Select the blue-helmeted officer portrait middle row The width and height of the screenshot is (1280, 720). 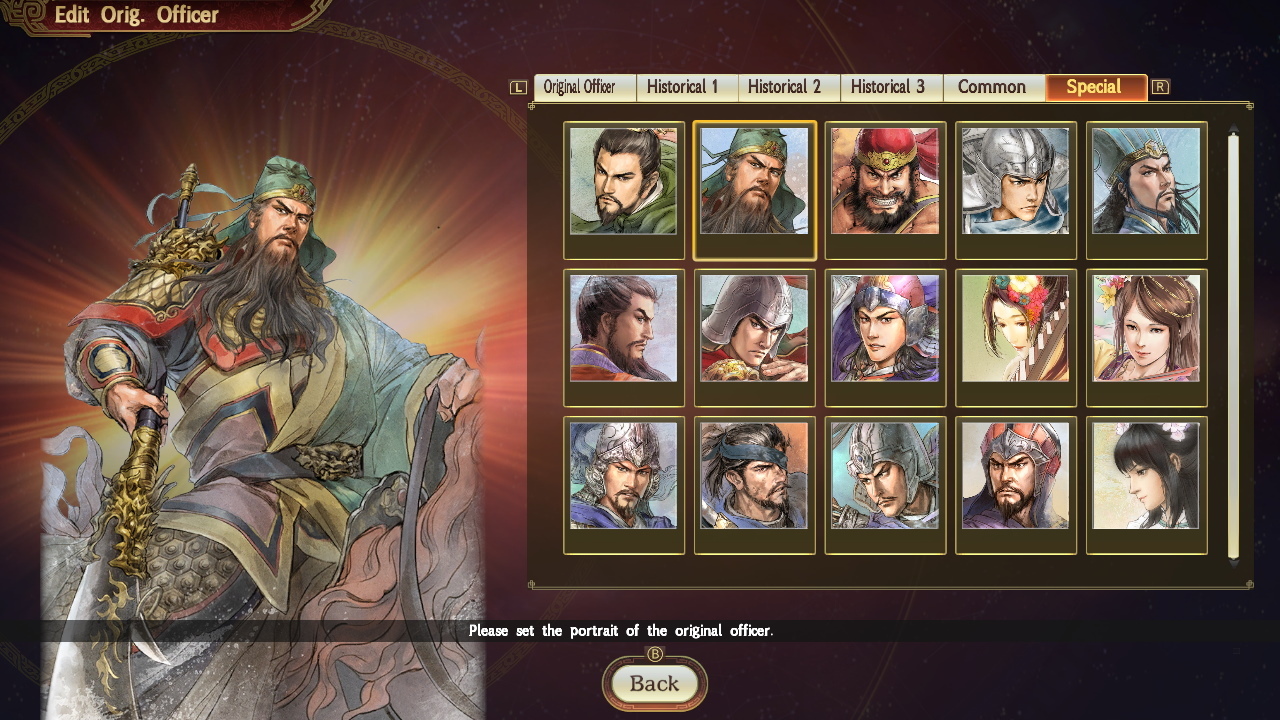885,337
